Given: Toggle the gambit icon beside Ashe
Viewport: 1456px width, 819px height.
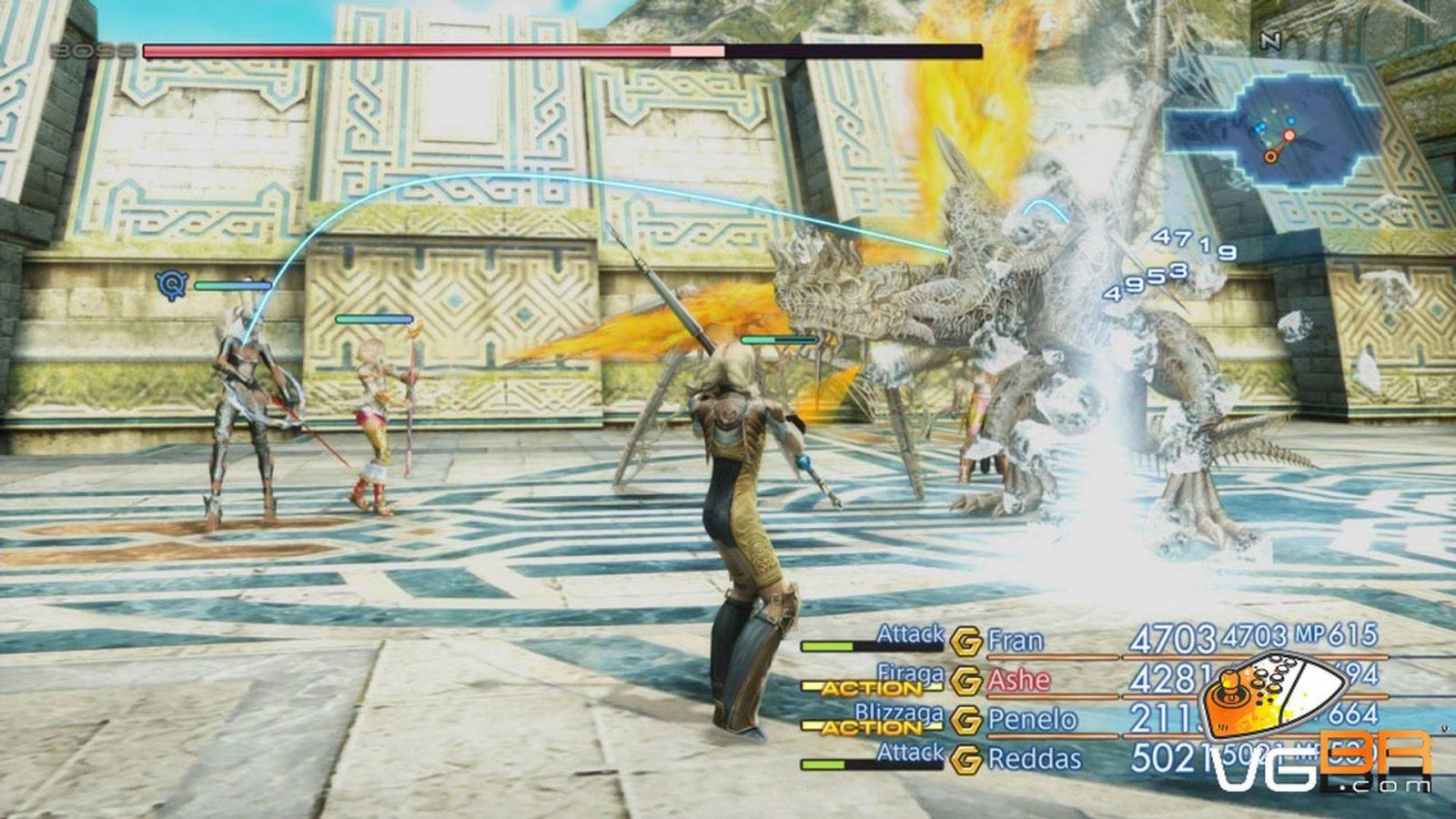Looking at the screenshot, I should click(966, 681).
